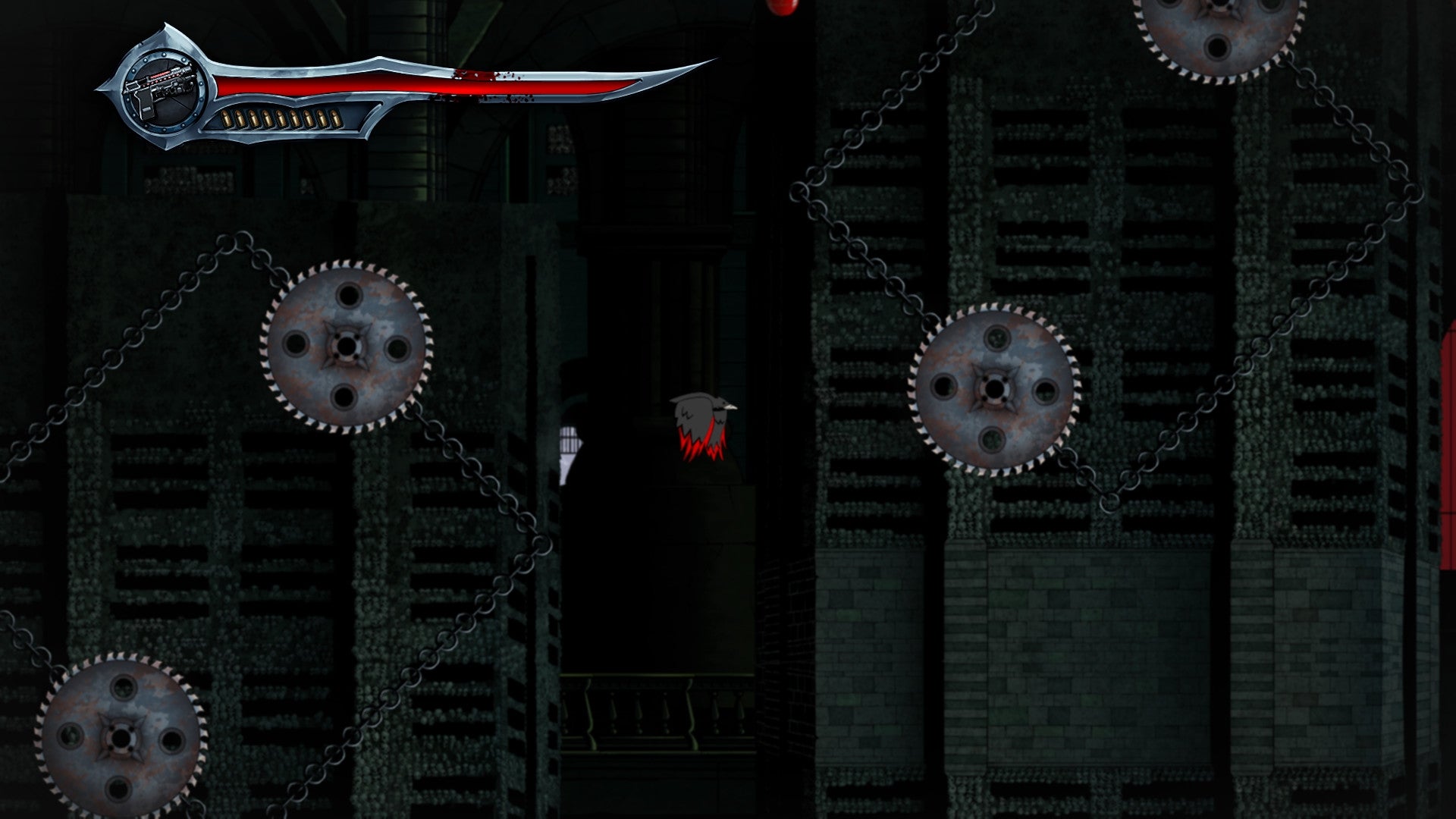Toggle the red orb at the top edge
1456x819 pixels.
781,6
